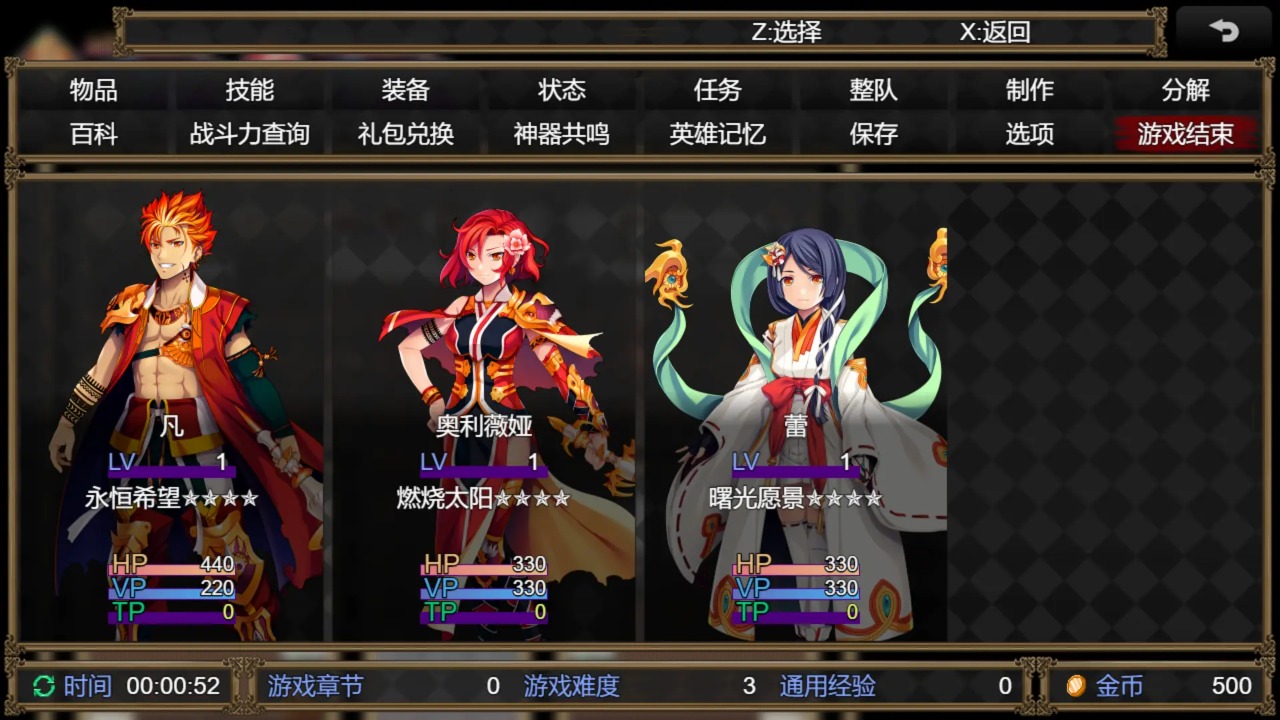Open the 神器共鸣 (Artifact Resonance) menu

[562, 134]
